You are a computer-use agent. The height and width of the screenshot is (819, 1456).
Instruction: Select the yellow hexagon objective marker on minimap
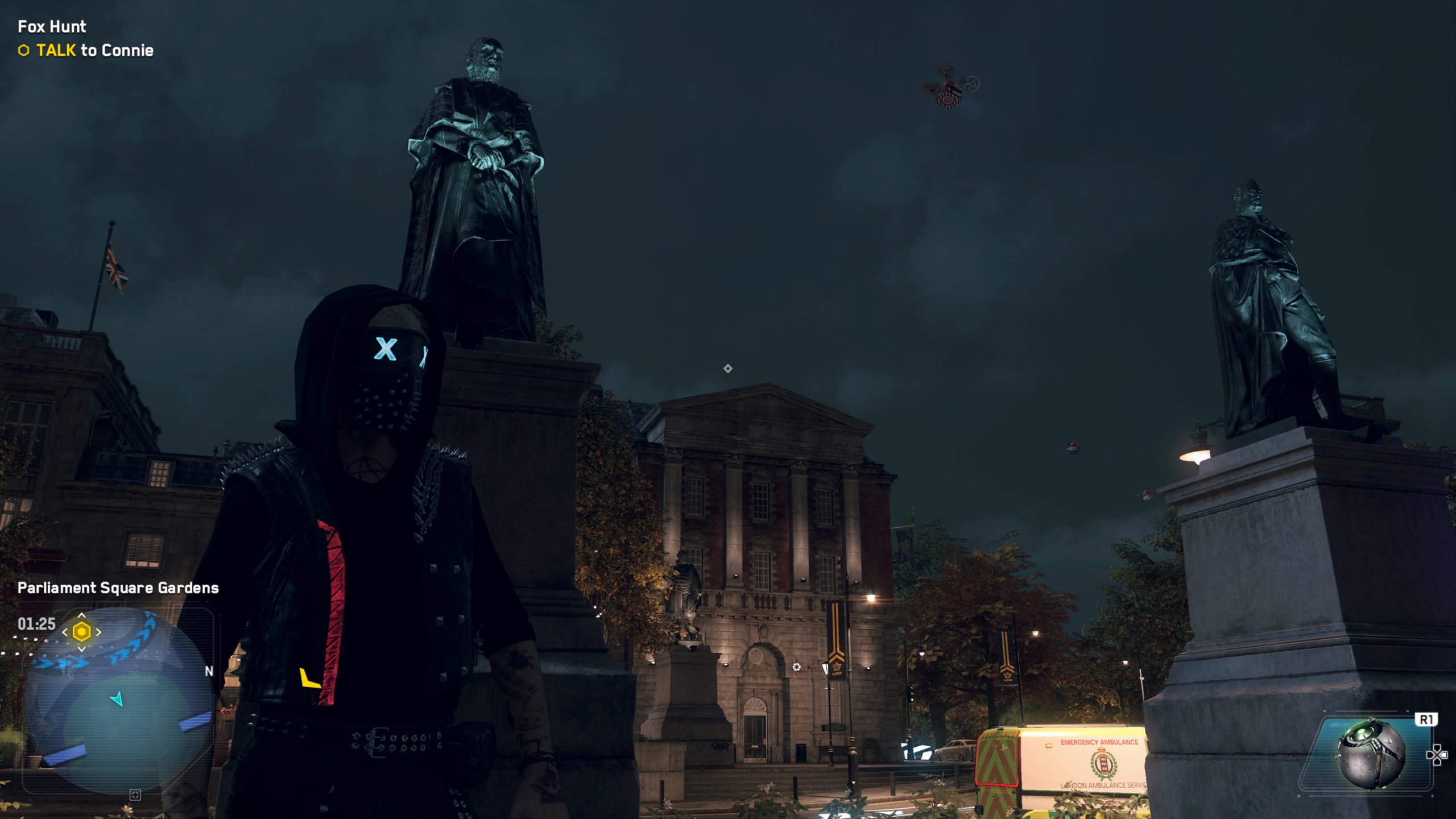[x=82, y=632]
